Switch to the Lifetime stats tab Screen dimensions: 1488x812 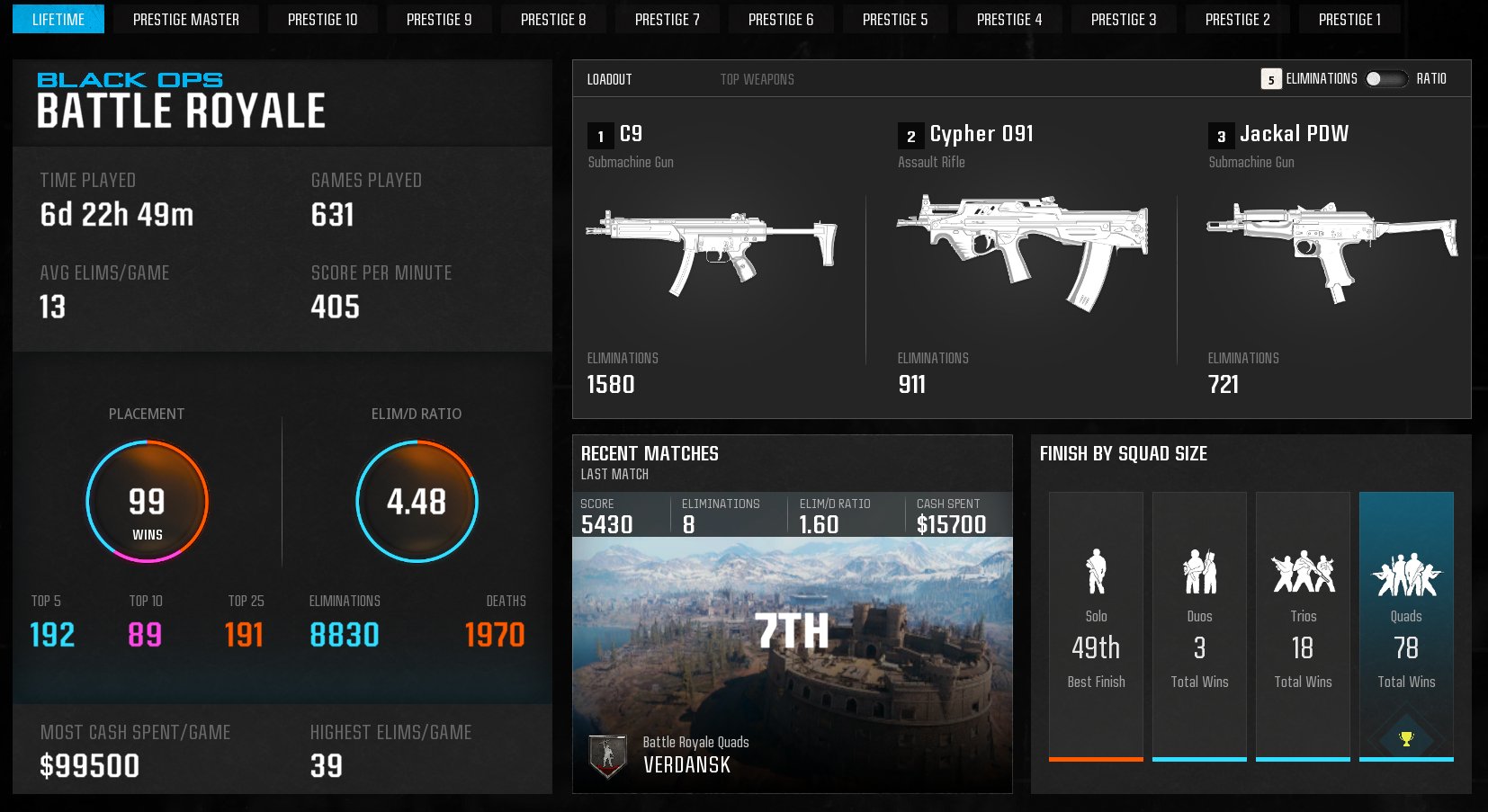pos(58,20)
